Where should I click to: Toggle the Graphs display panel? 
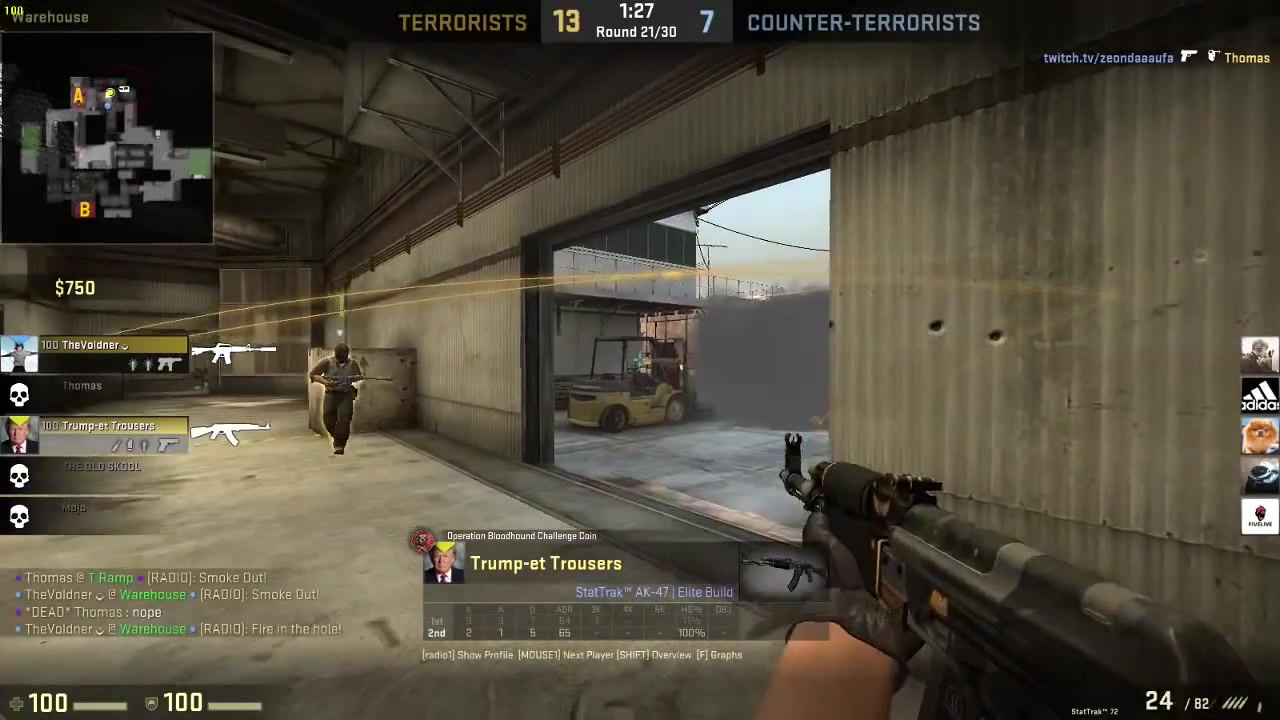point(724,655)
